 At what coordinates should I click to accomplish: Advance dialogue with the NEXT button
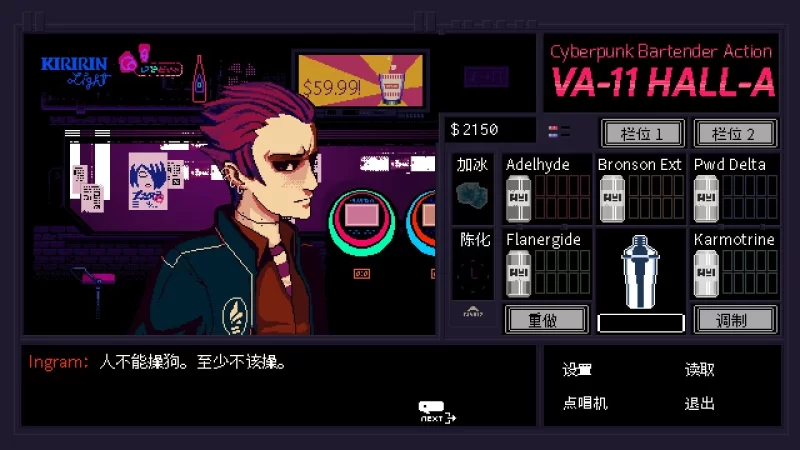(x=436, y=412)
